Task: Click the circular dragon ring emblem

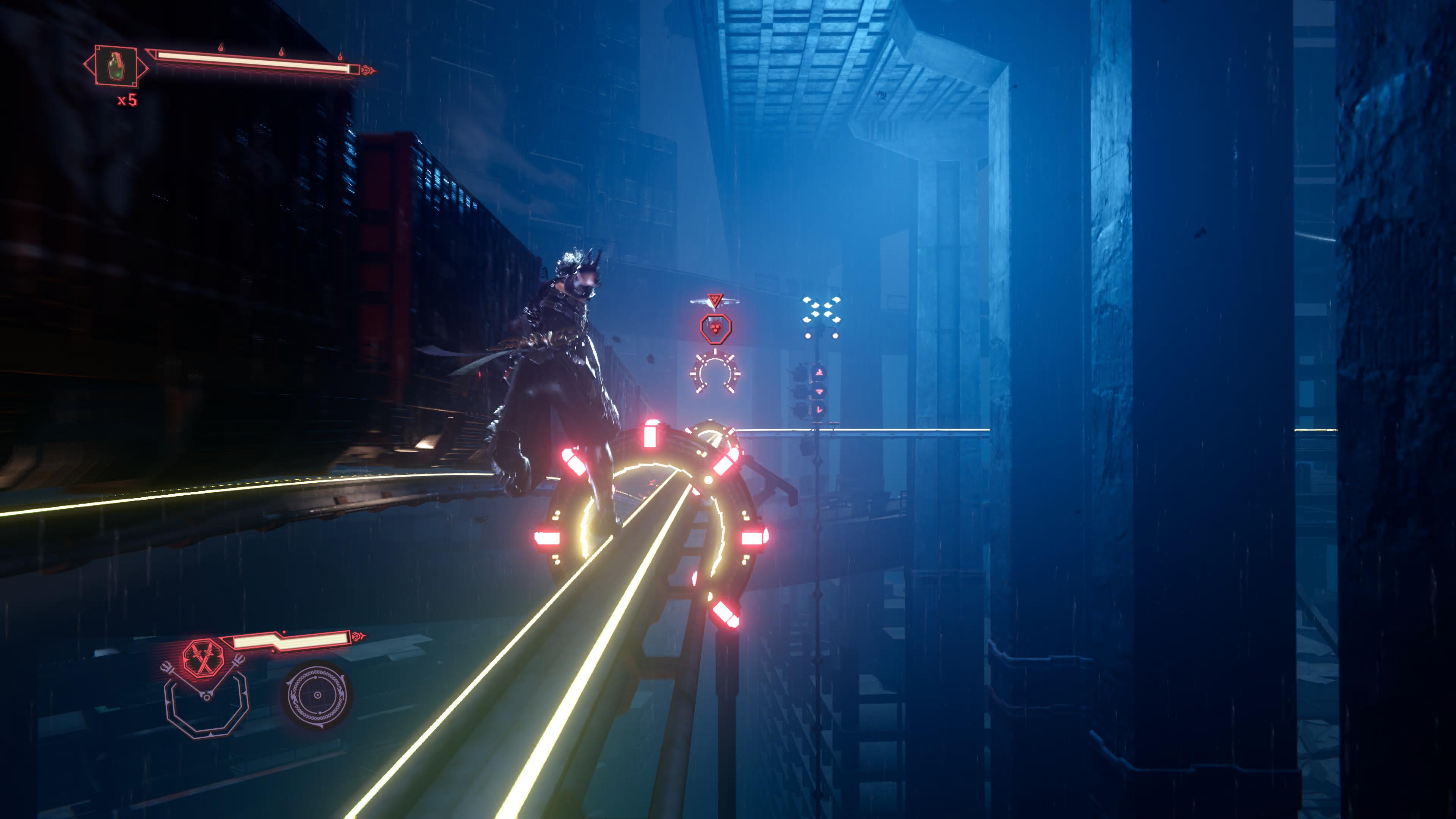Action: pos(317,695)
